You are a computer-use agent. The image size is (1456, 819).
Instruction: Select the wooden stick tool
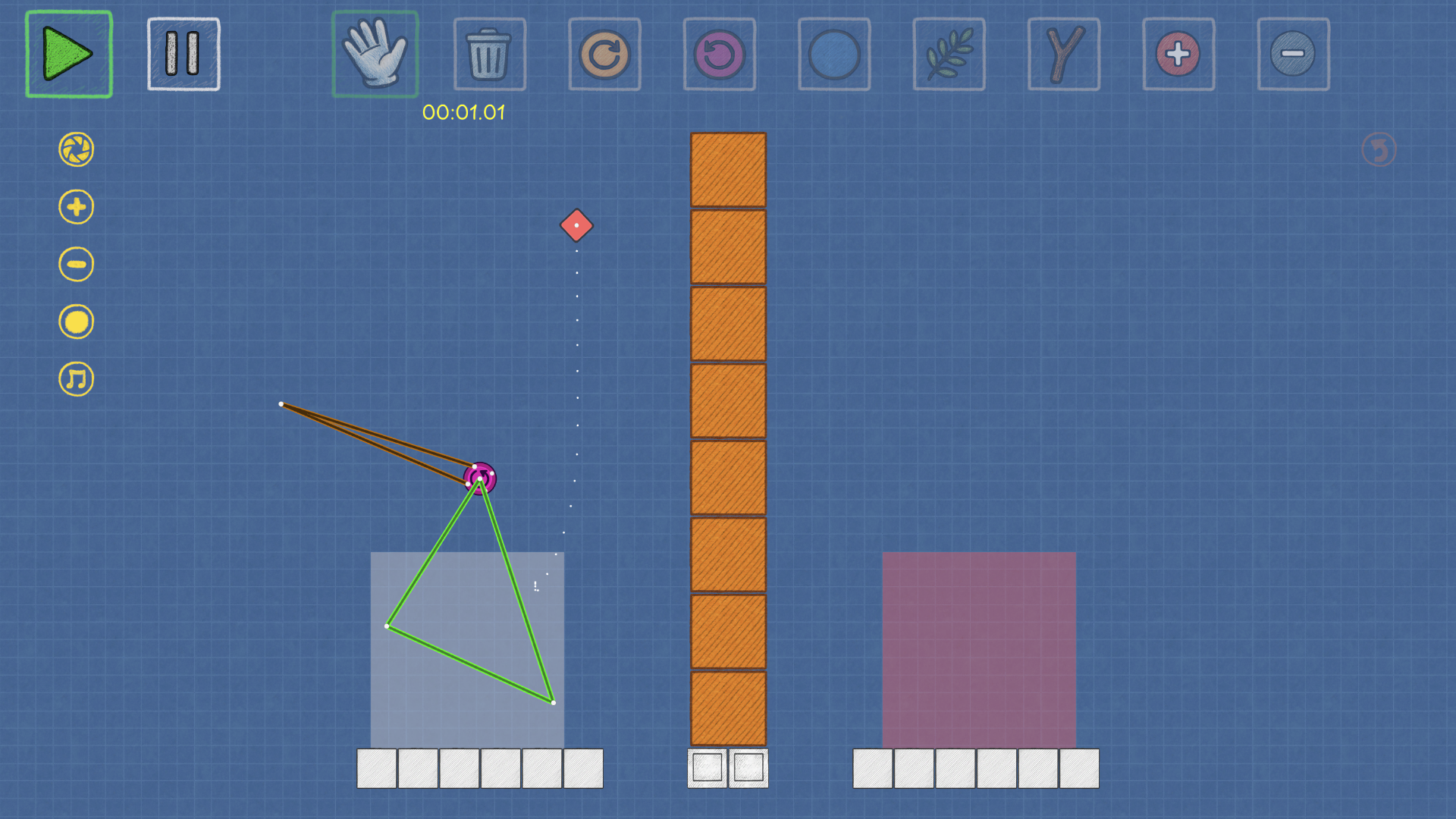point(1063,53)
